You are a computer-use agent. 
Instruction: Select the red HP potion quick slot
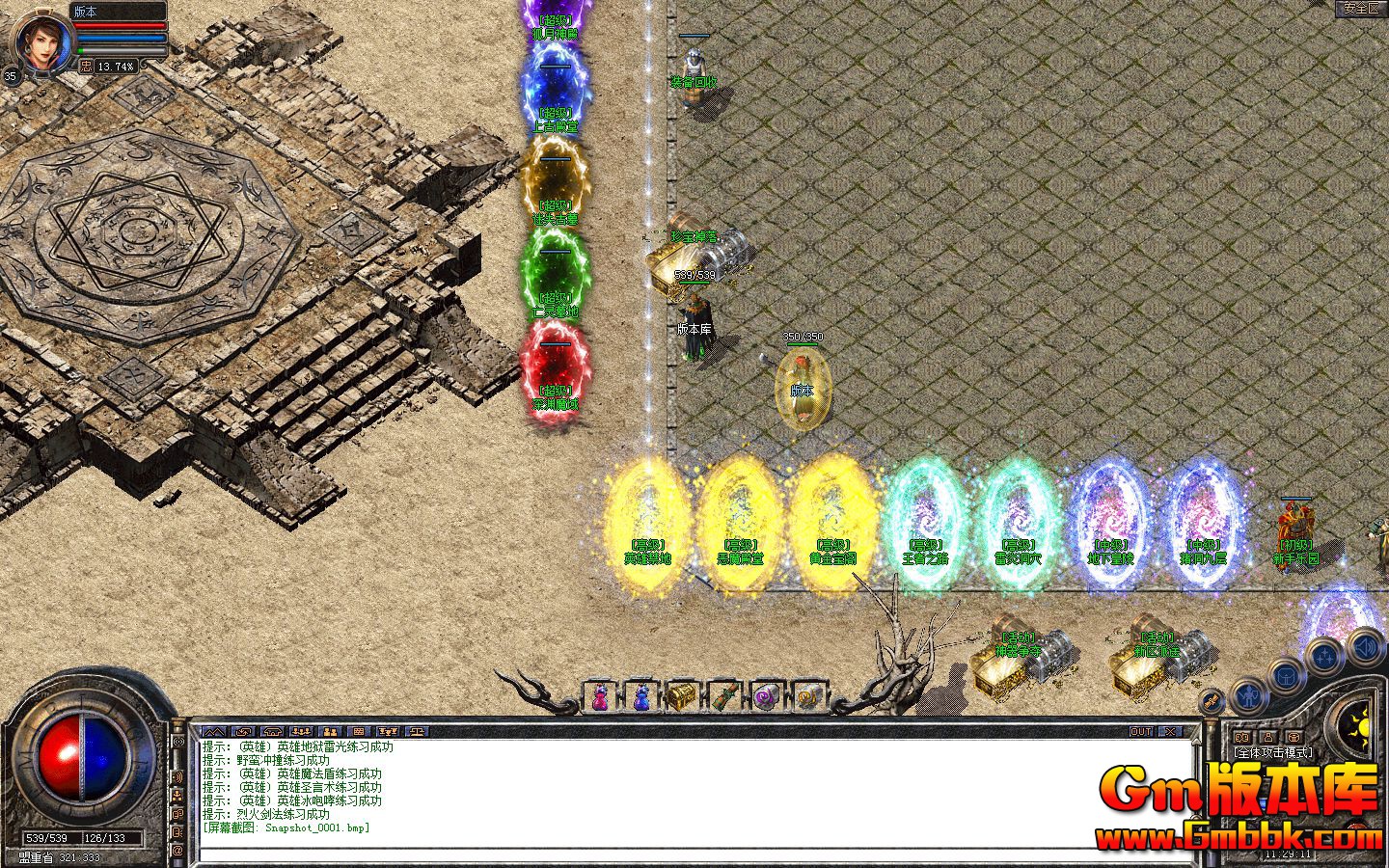[601, 696]
